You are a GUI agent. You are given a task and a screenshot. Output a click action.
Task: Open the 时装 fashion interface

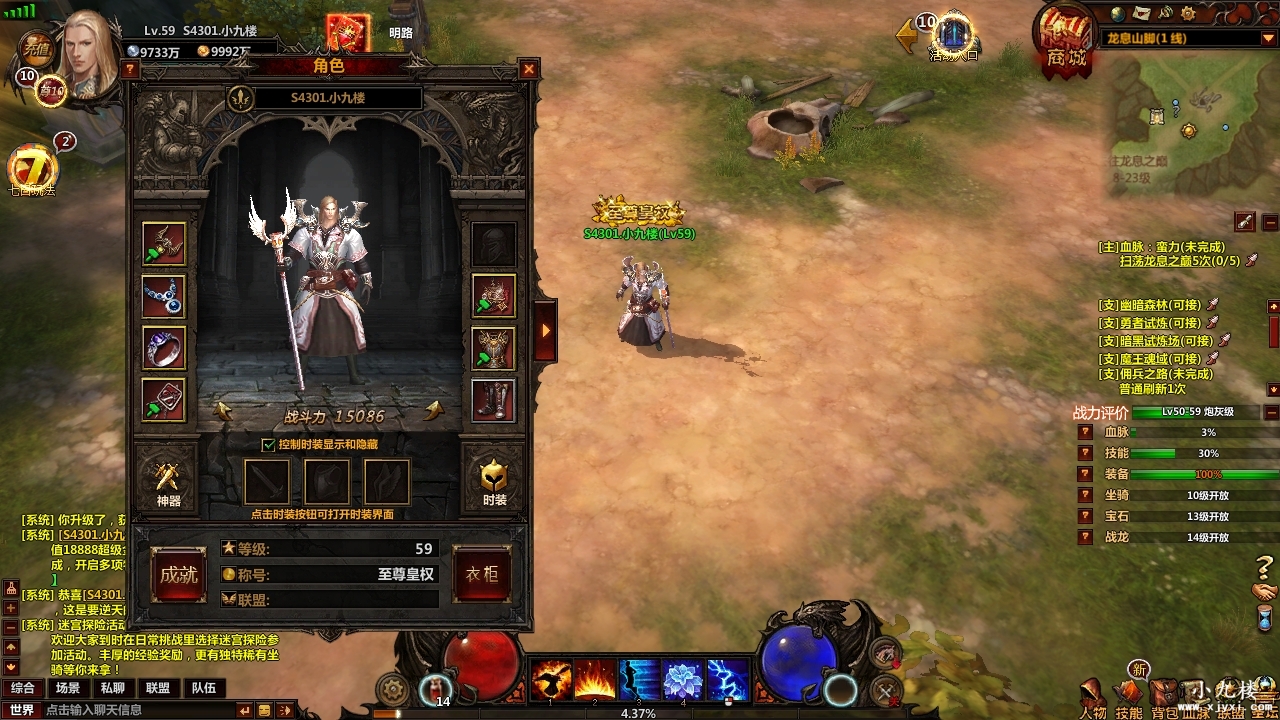tap(494, 482)
